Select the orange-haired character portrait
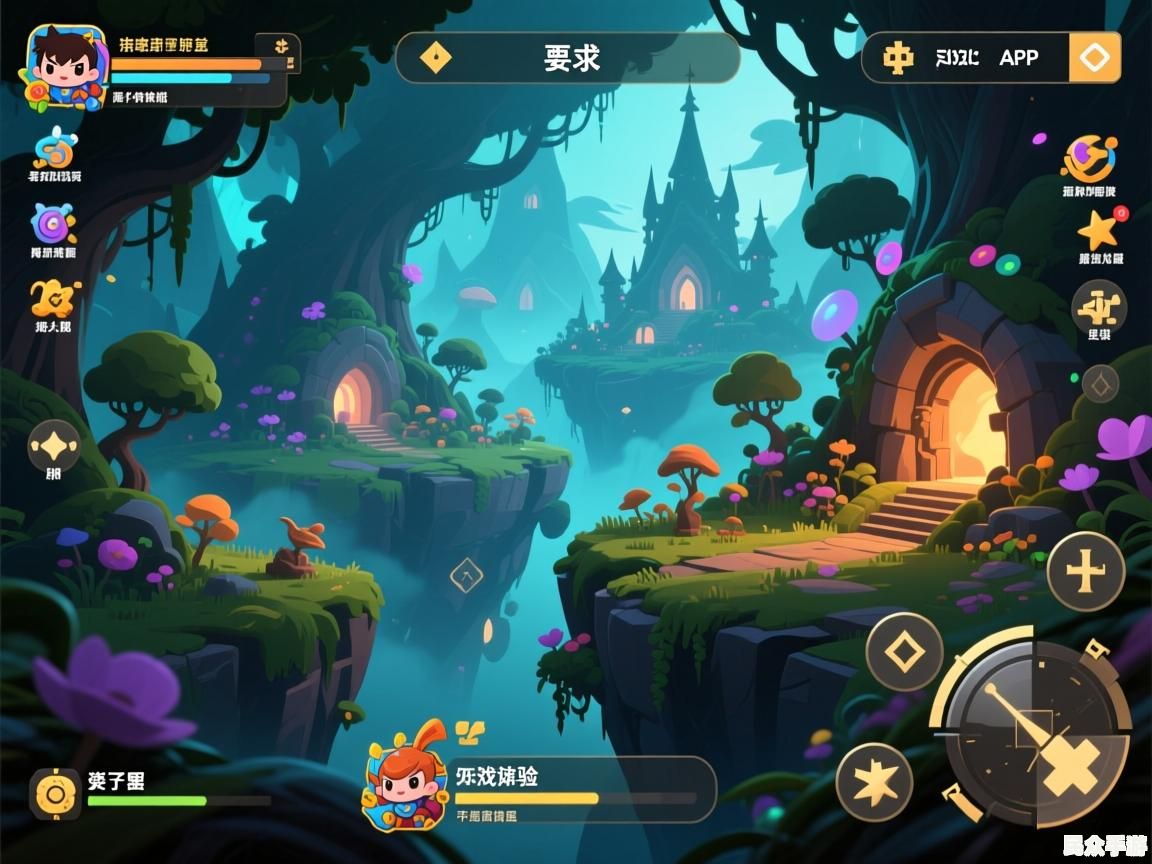The height and width of the screenshot is (864, 1152). pyautogui.click(x=406, y=780)
